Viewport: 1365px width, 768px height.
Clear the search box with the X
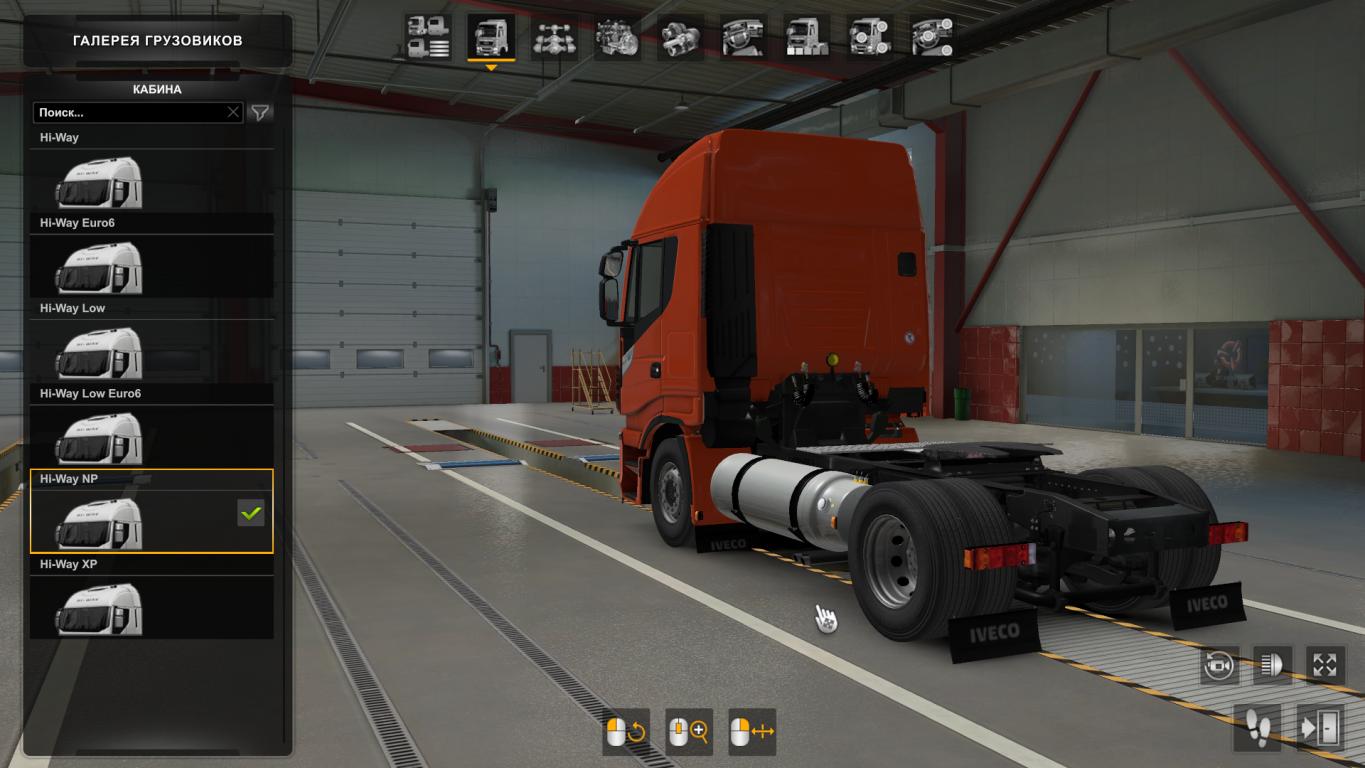233,113
